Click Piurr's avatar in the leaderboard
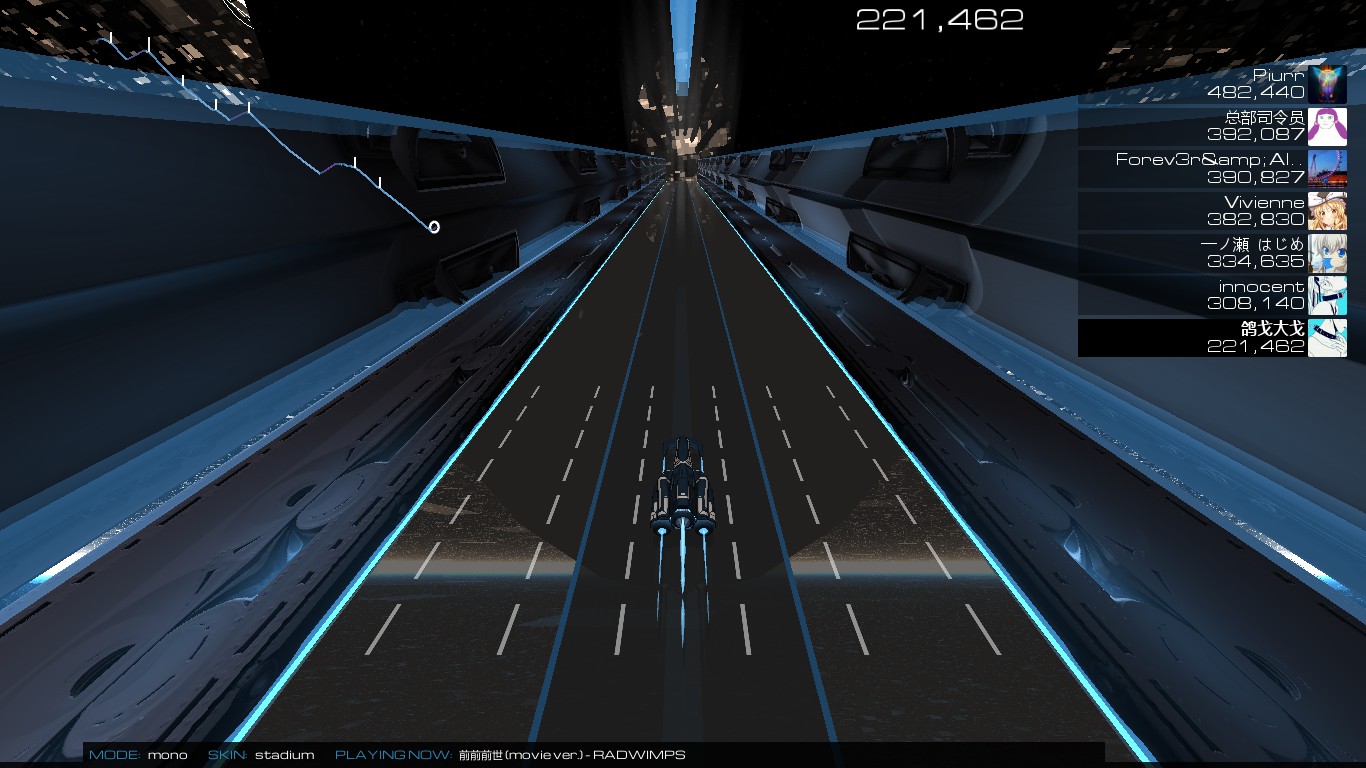Viewport: 1366px width, 768px height. click(x=1329, y=84)
